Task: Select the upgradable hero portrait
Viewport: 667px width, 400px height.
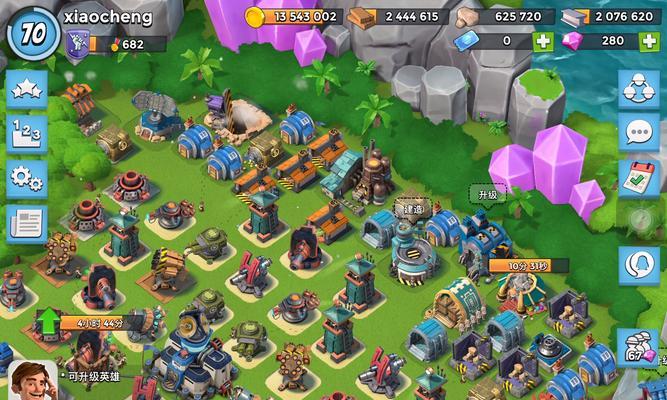Action: coord(30,378)
